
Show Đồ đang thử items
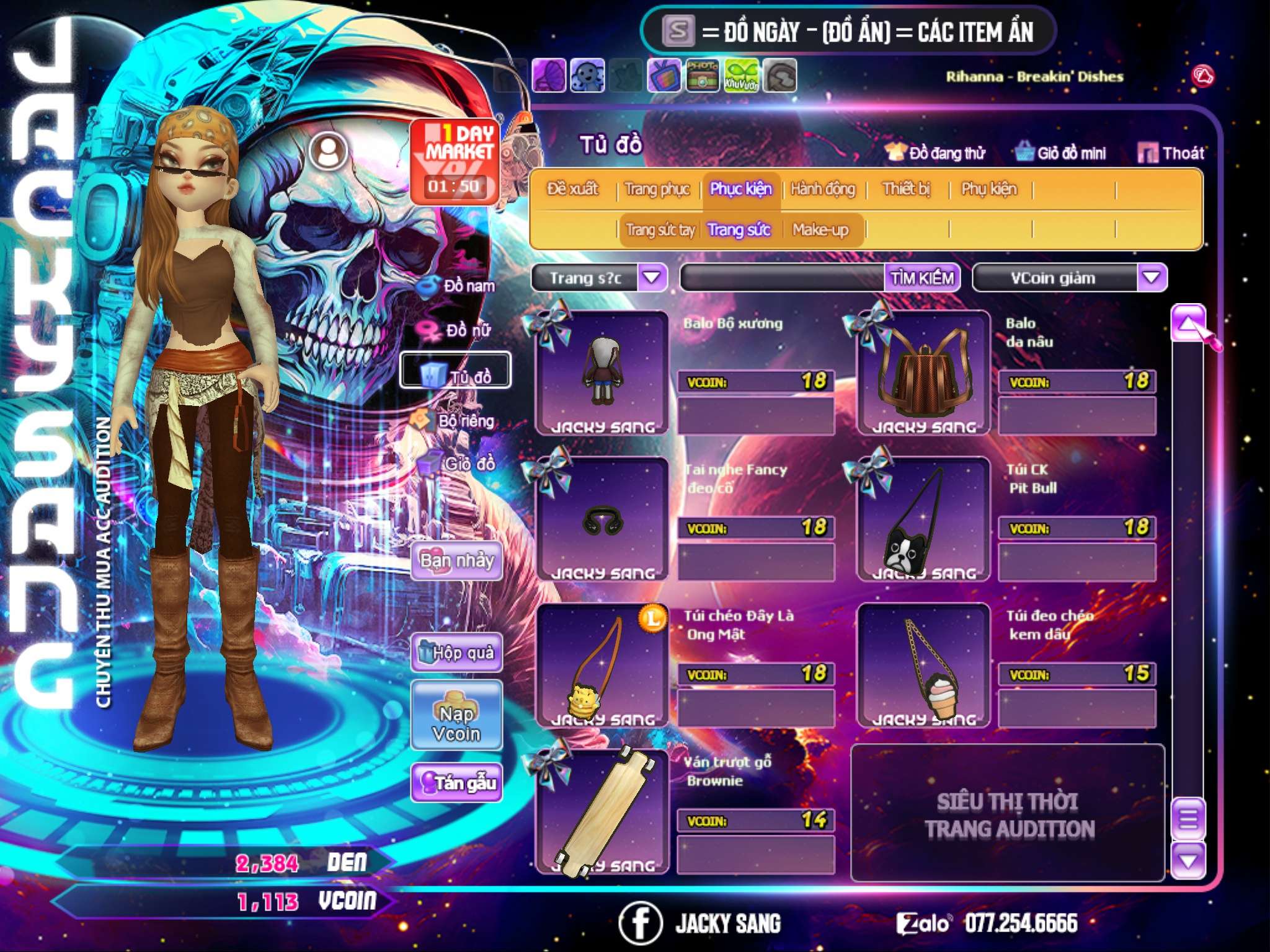click(x=935, y=153)
